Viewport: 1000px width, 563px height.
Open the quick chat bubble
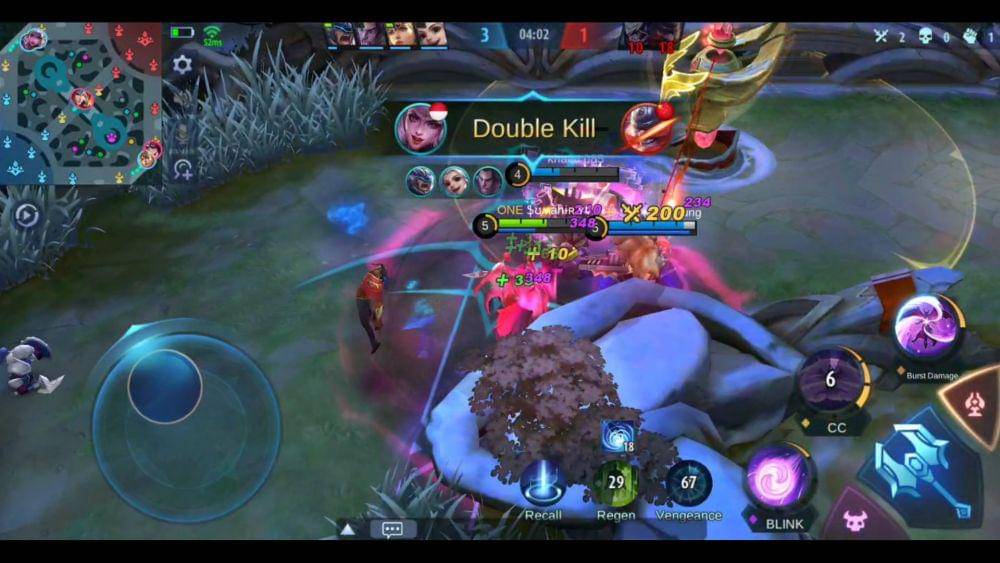point(392,529)
